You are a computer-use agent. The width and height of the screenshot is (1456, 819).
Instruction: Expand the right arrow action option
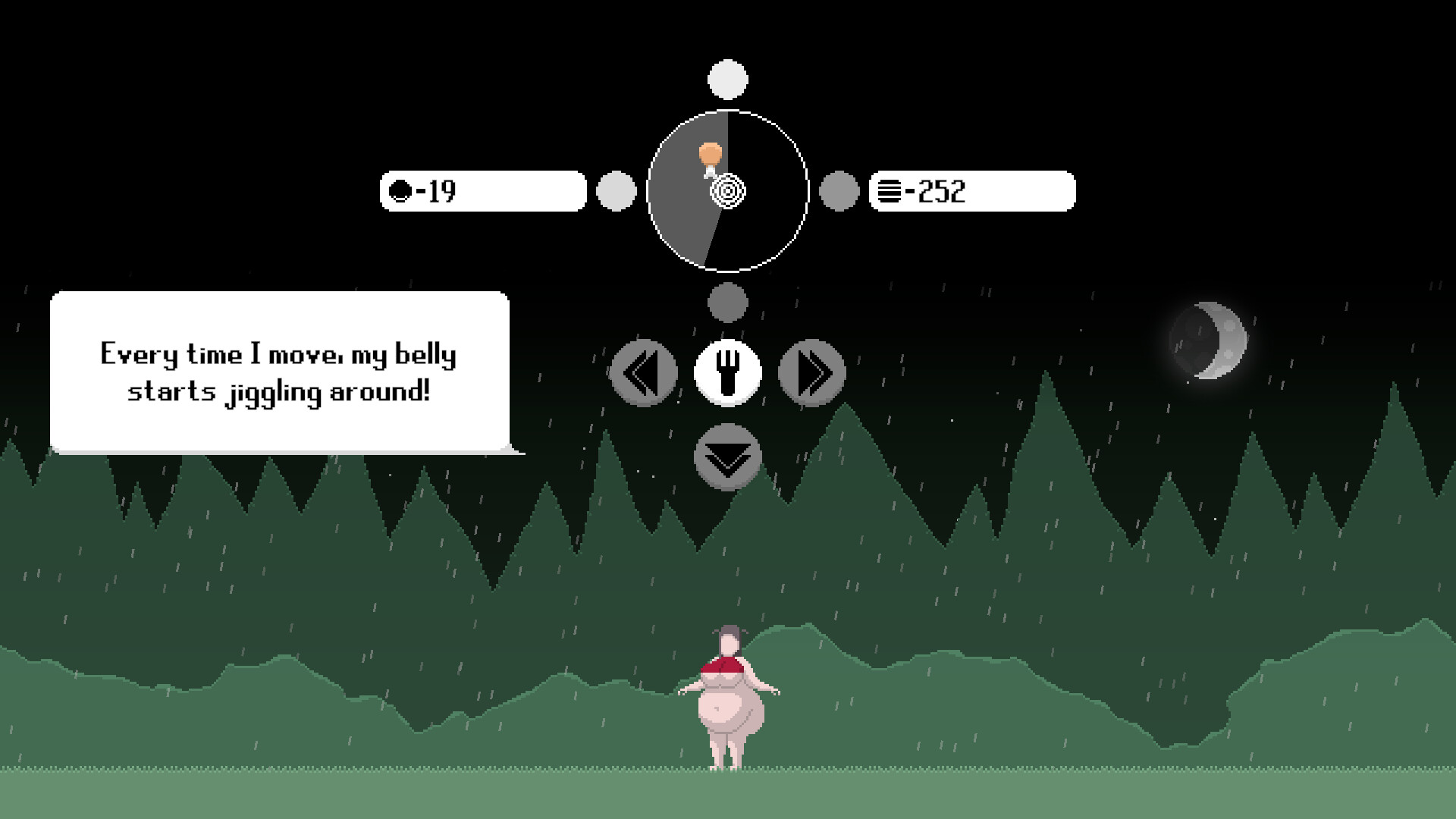pos(812,372)
